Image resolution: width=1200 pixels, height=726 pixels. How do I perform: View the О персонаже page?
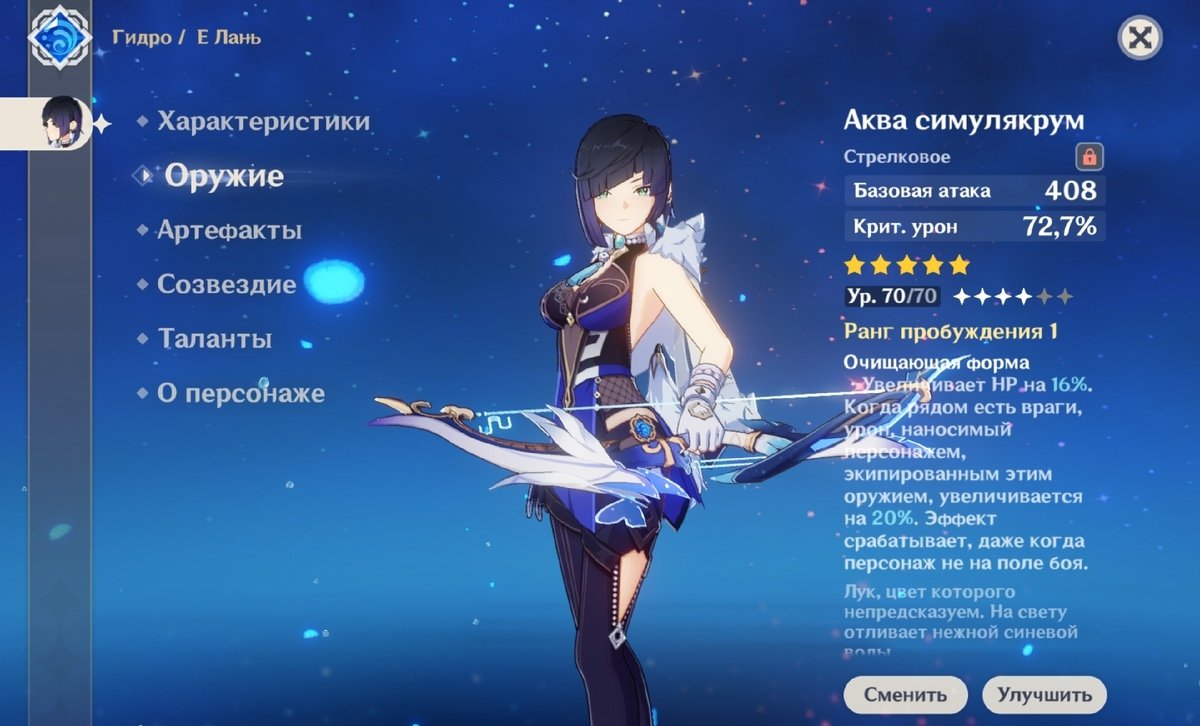point(240,394)
